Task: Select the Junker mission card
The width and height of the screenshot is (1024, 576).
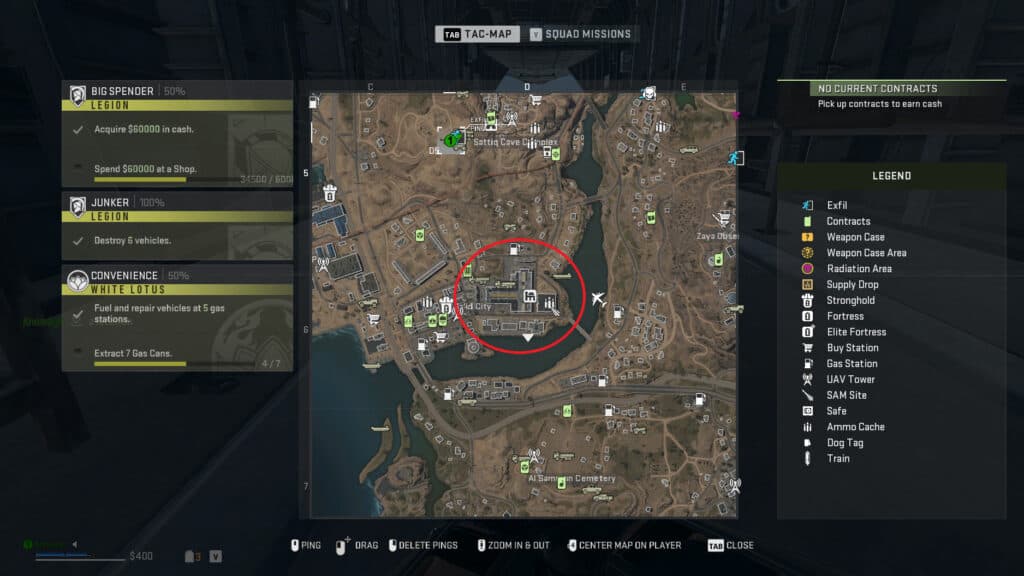Action: [178, 225]
